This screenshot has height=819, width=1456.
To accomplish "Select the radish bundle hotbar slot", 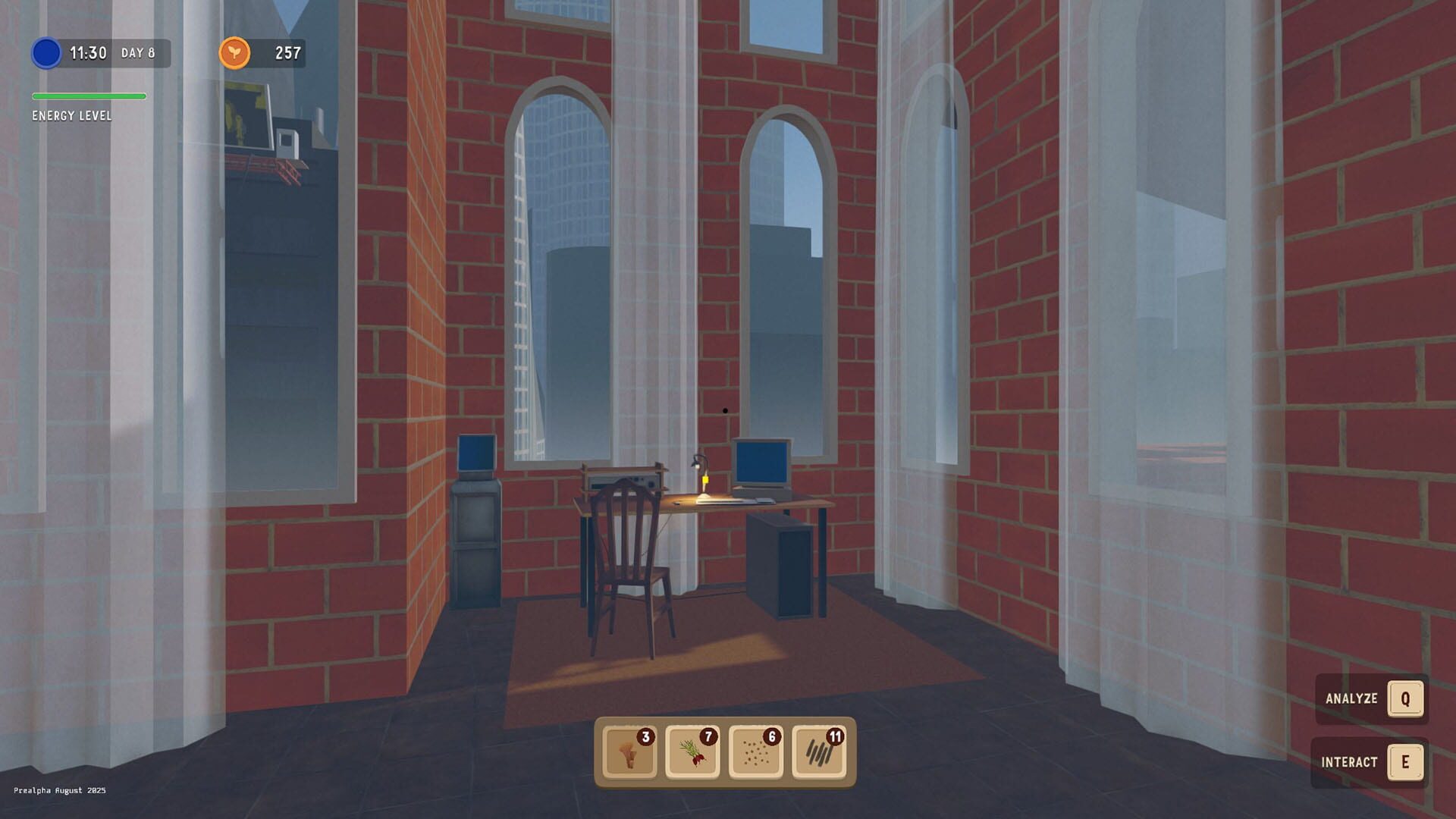I will coord(692,752).
